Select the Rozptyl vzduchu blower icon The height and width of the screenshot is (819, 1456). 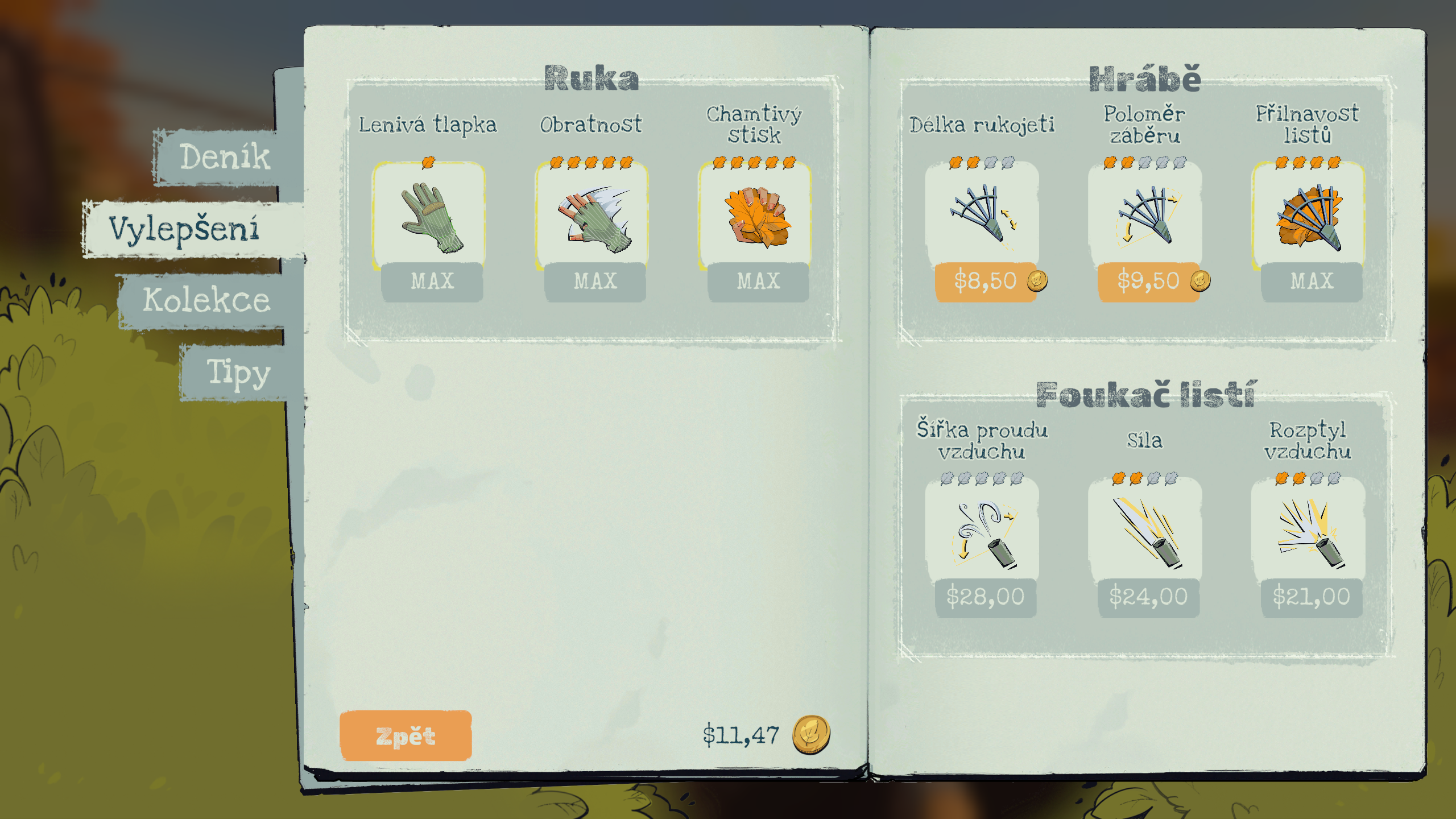(x=1310, y=532)
